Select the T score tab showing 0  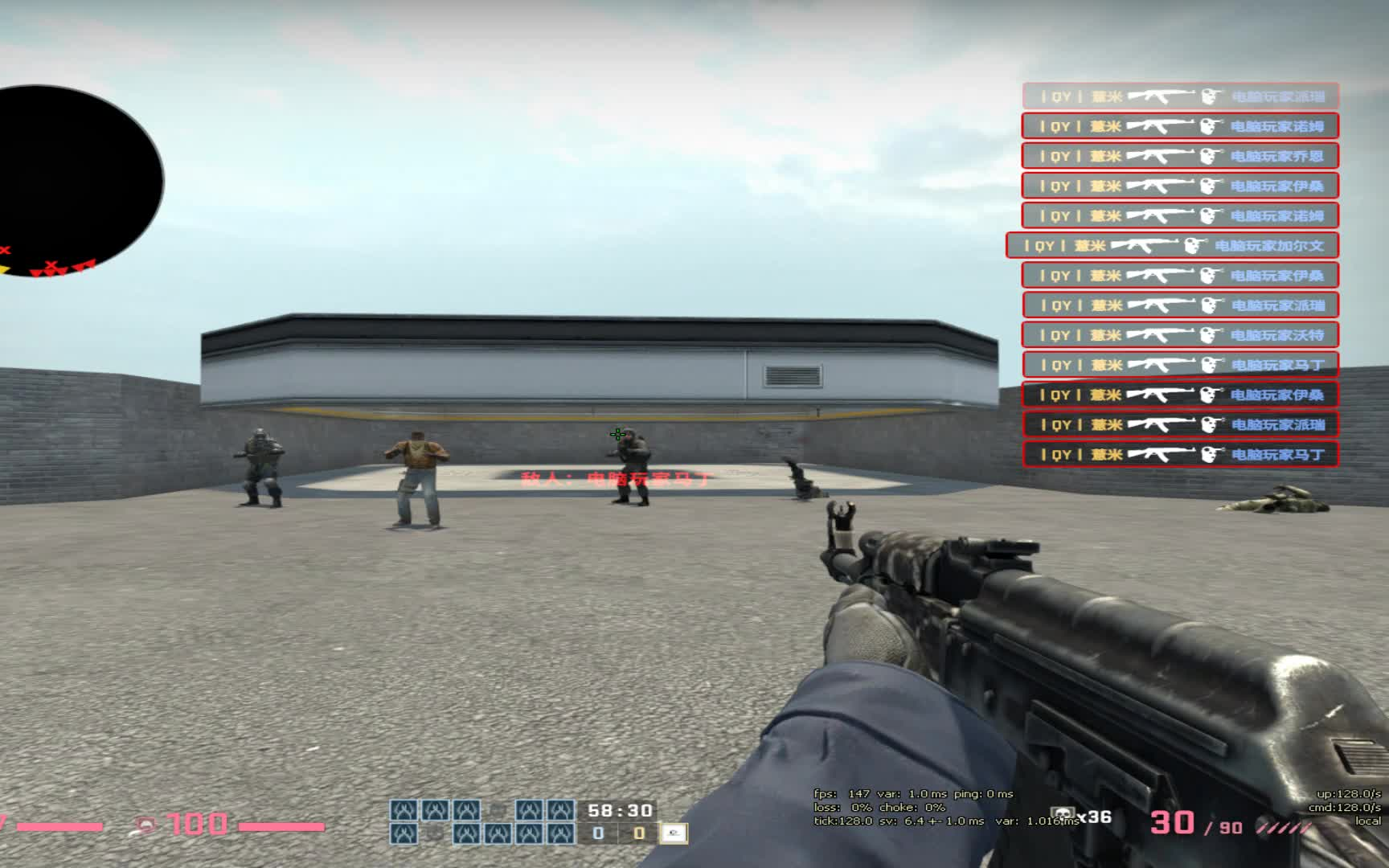point(639,834)
